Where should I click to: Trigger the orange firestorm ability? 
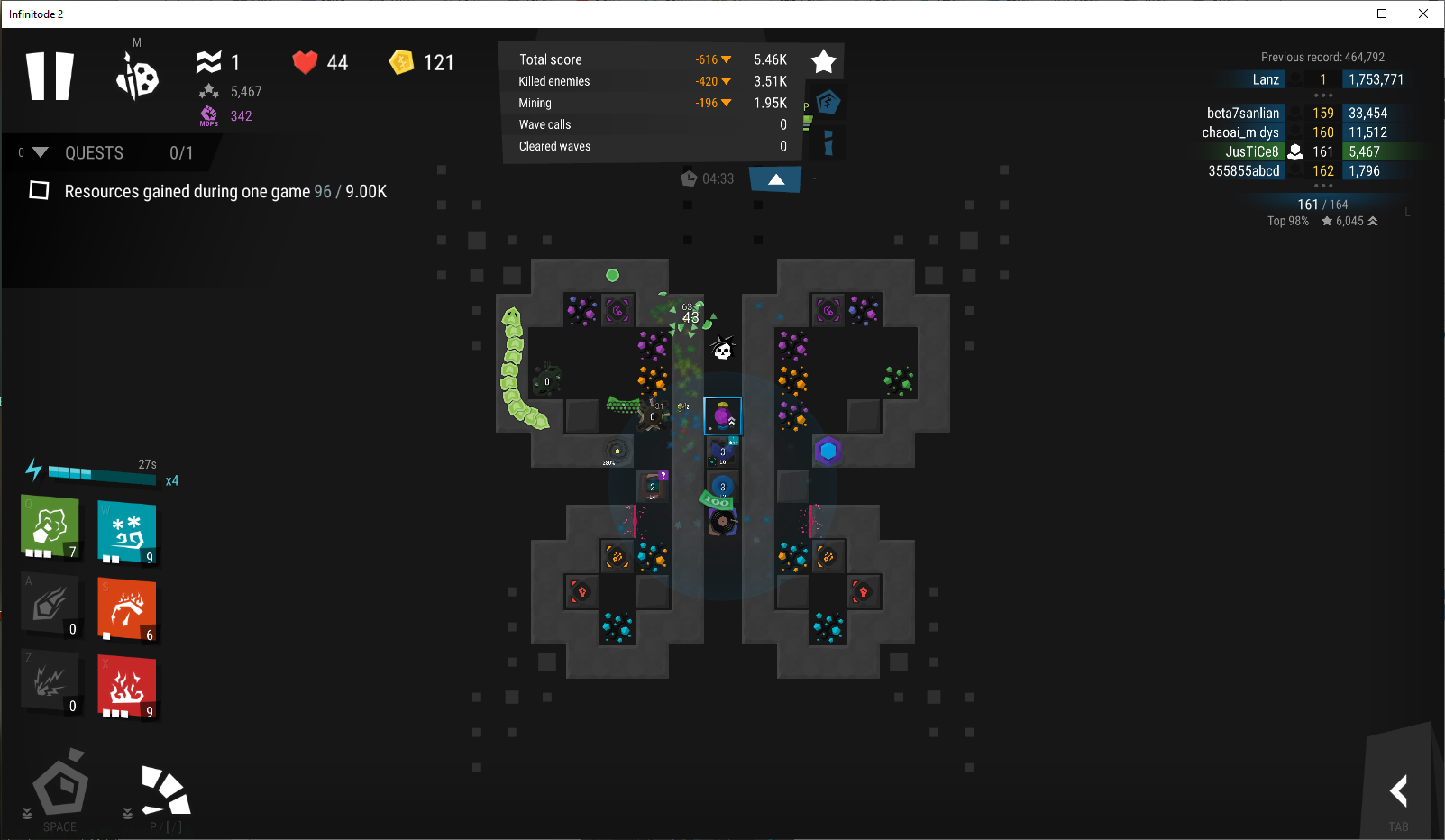(126, 609)
